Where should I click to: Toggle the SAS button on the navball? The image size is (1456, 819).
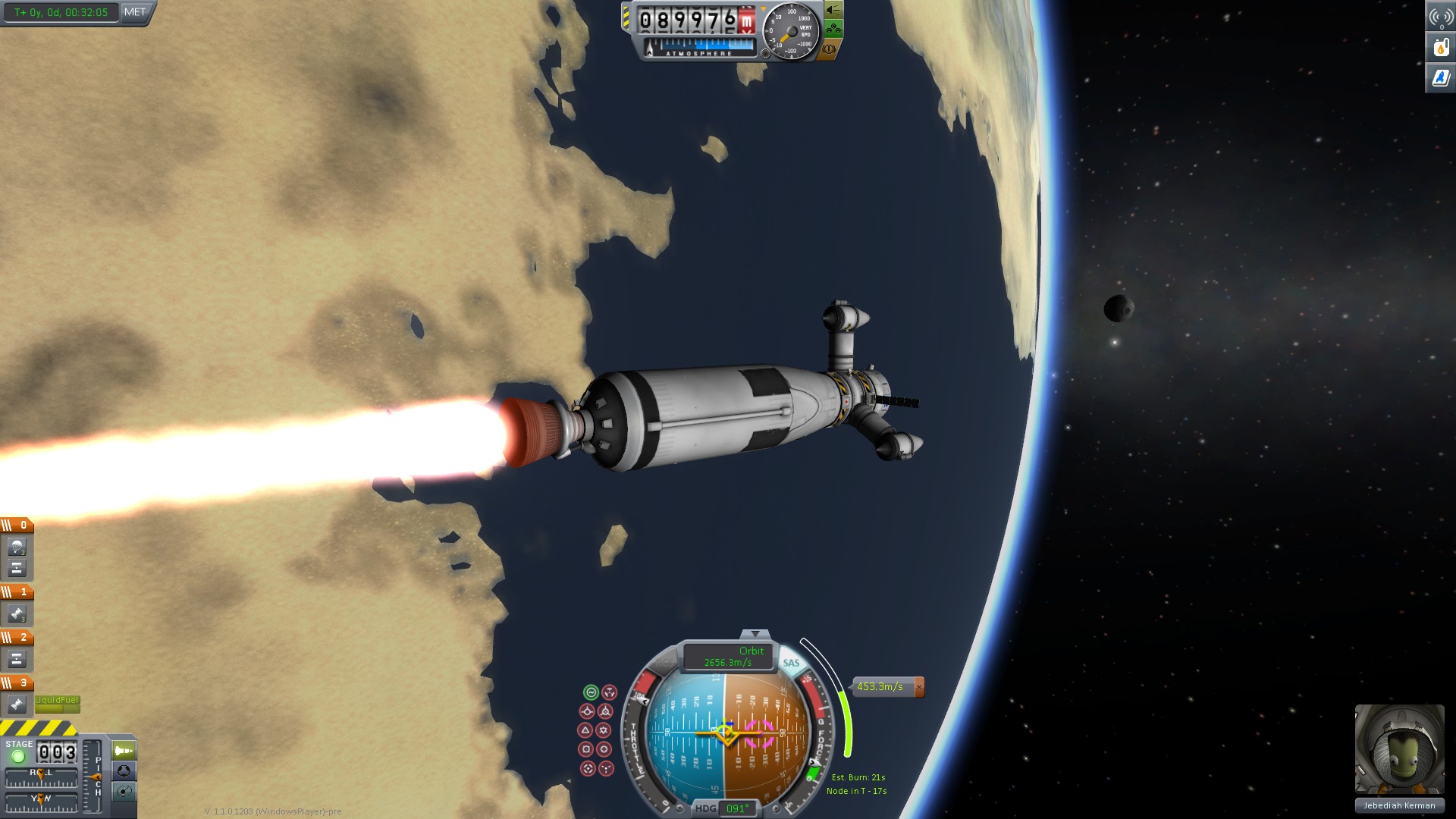(791, 663)
